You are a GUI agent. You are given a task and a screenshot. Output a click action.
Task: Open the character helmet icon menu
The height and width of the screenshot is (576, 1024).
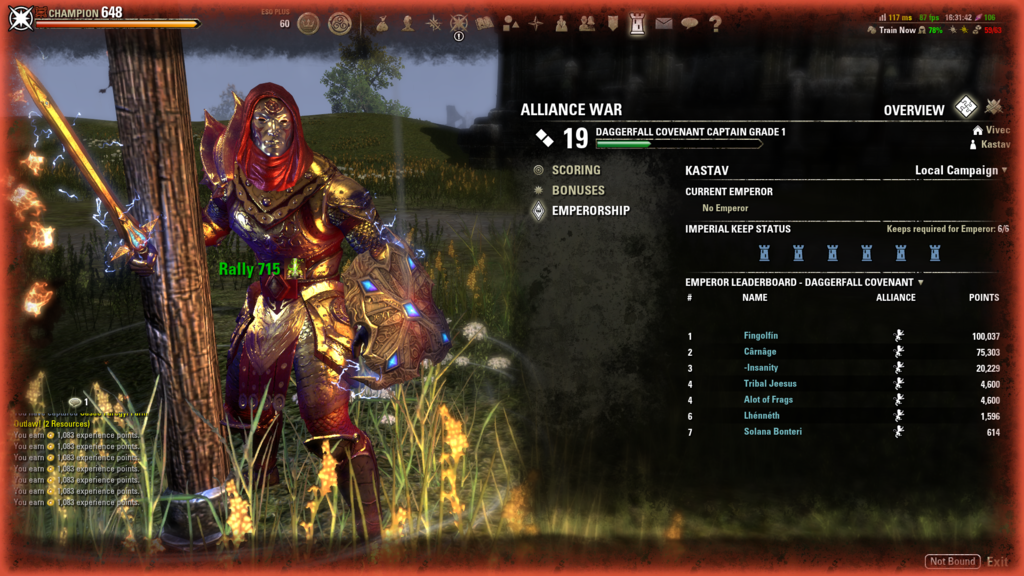408,24
